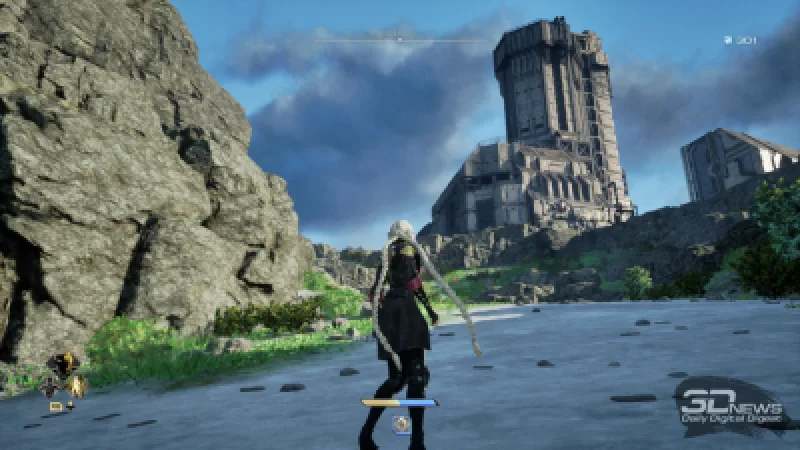The height and width of the screenshot is (450, 800).
Task: Click the compass bar's center marker
Action: [x=400, y=40]
